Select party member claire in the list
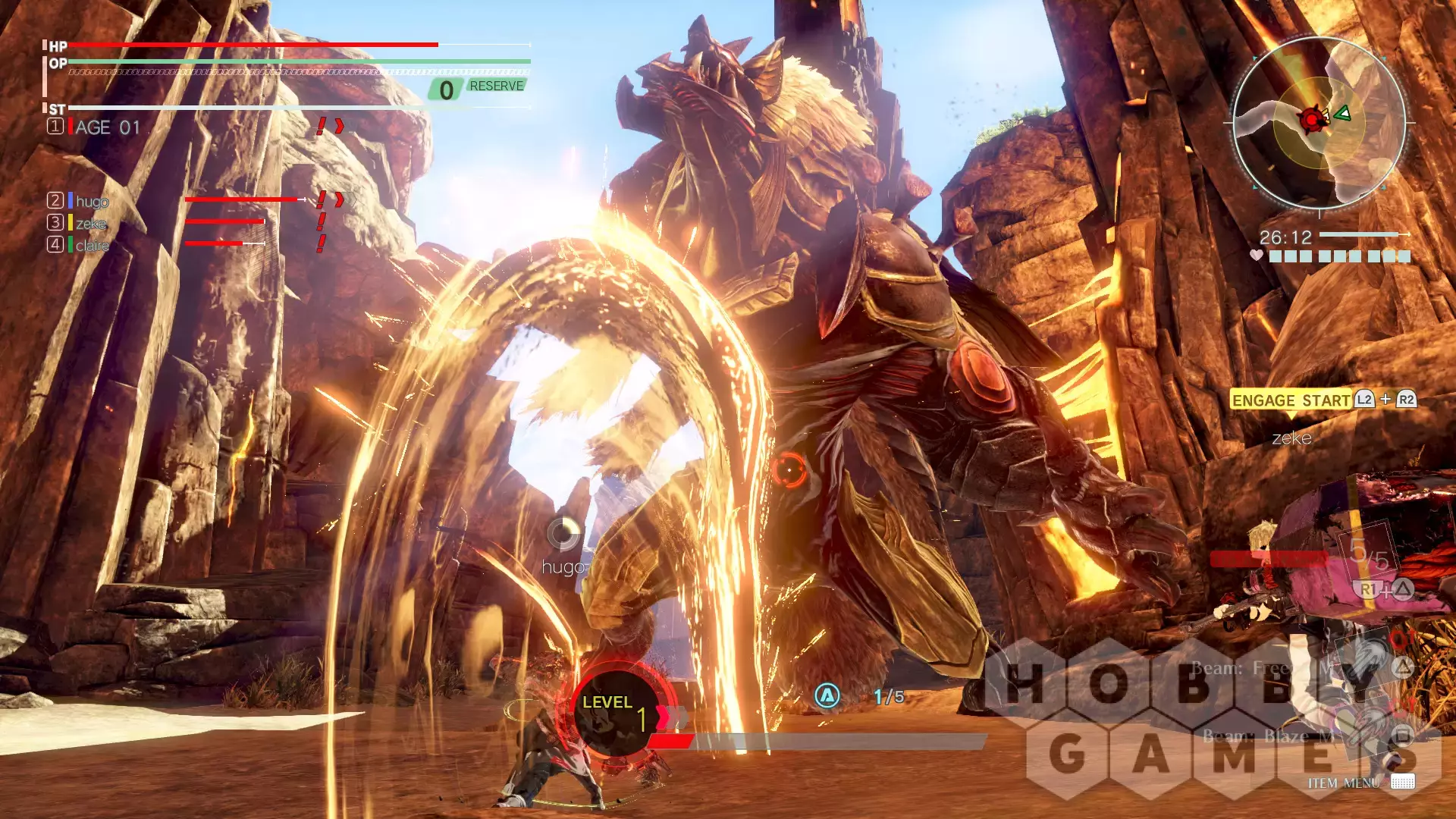Image resolution: width=1456 pixels, height=819 pixels. click(x=92, y=245)
